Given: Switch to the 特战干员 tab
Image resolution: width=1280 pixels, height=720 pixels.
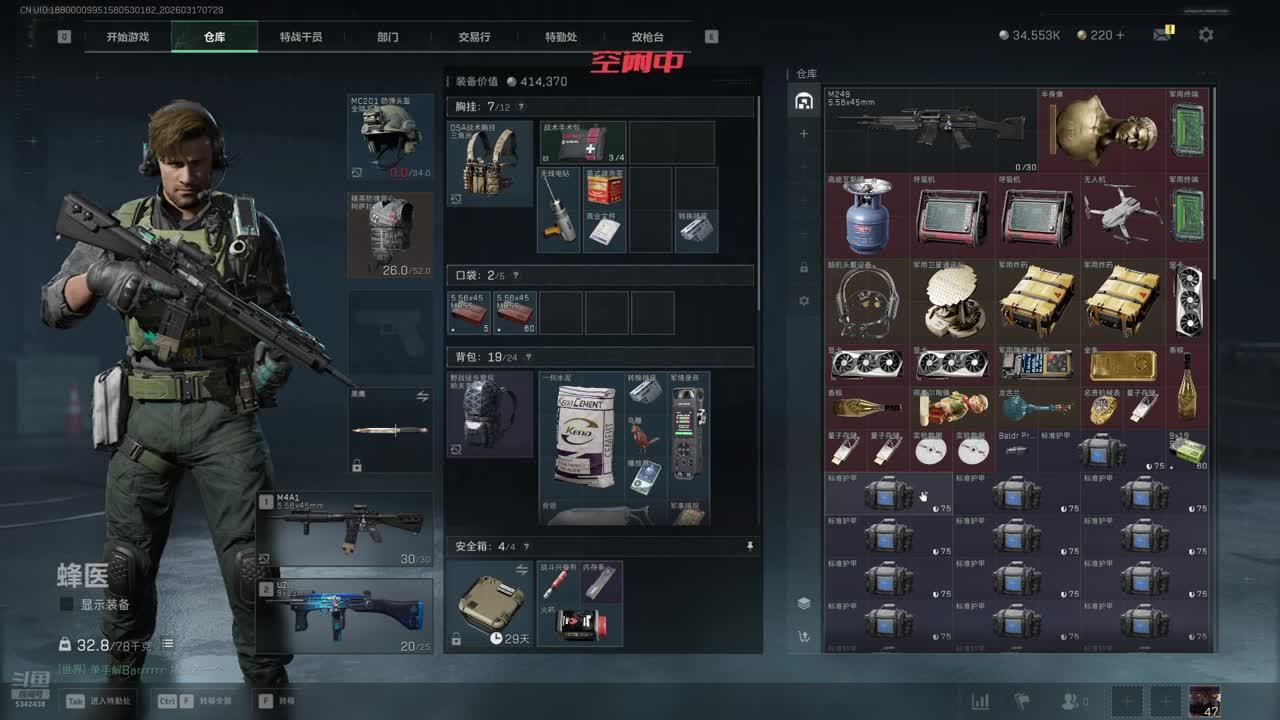Looking at the screenshot, I should 300,37.
